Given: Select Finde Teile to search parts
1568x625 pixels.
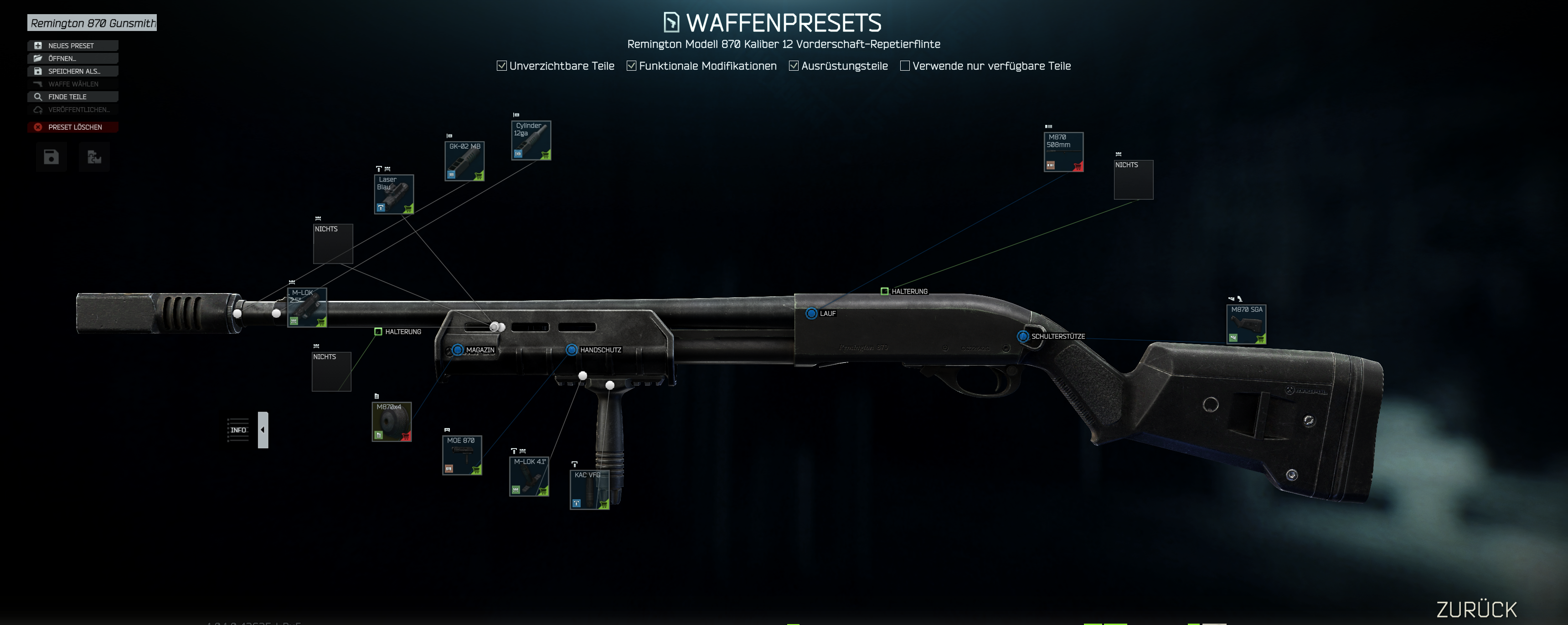Looking at the screenshot, I should click(72, 97).
